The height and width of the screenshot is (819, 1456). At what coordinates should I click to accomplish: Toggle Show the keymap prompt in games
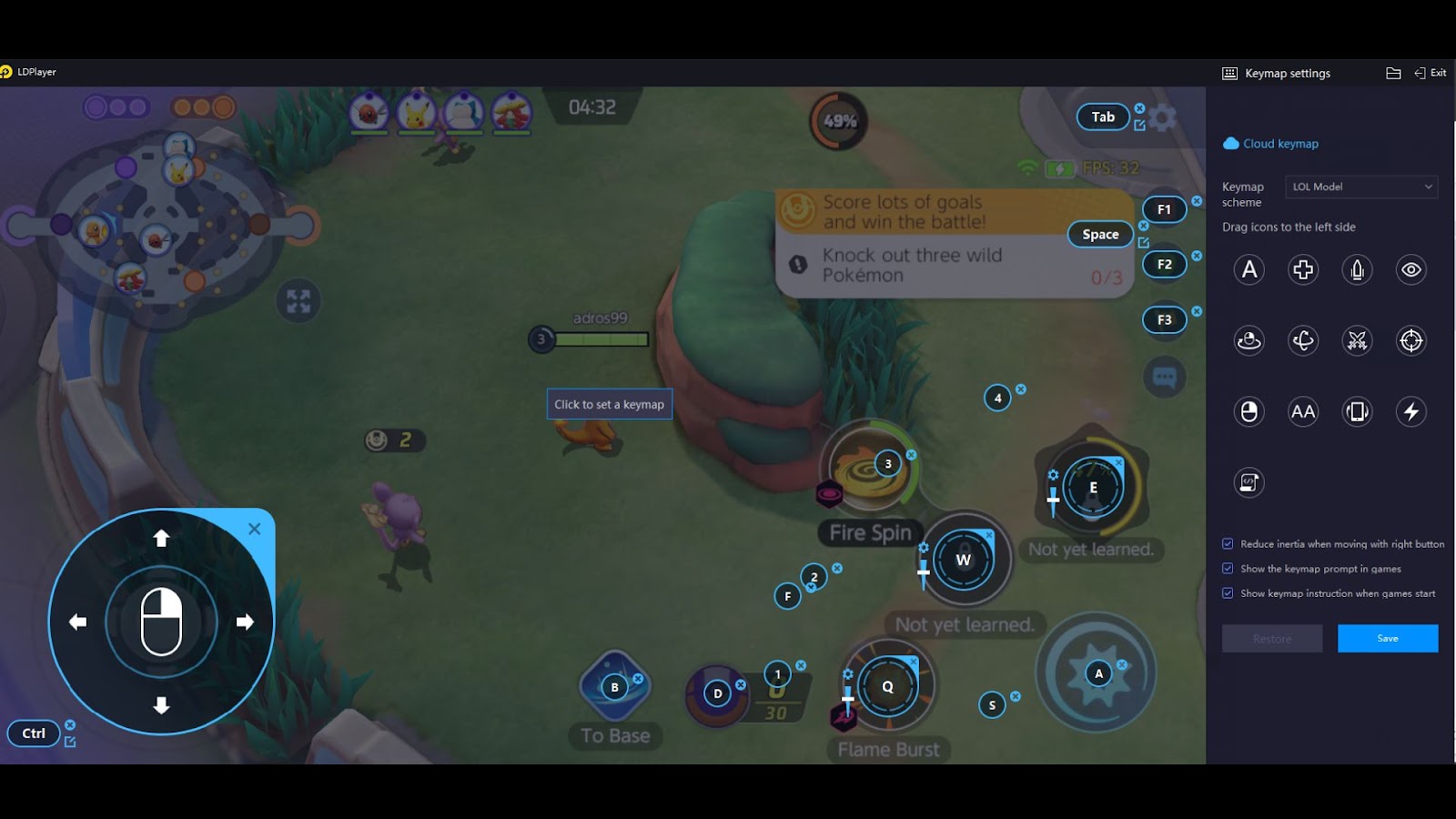pos(1228,569)
